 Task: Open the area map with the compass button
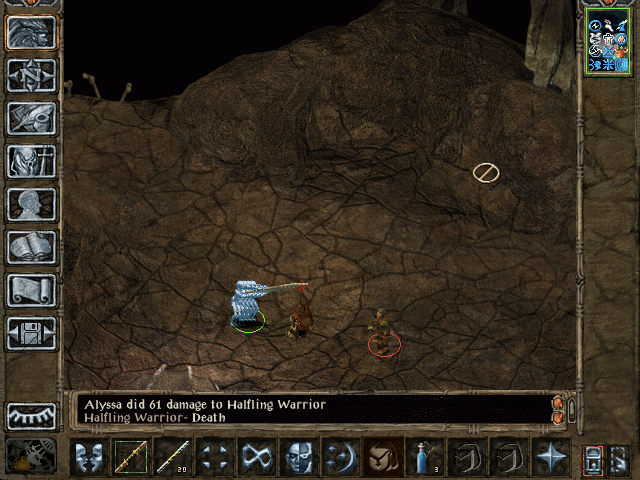[x=32, y=75]
